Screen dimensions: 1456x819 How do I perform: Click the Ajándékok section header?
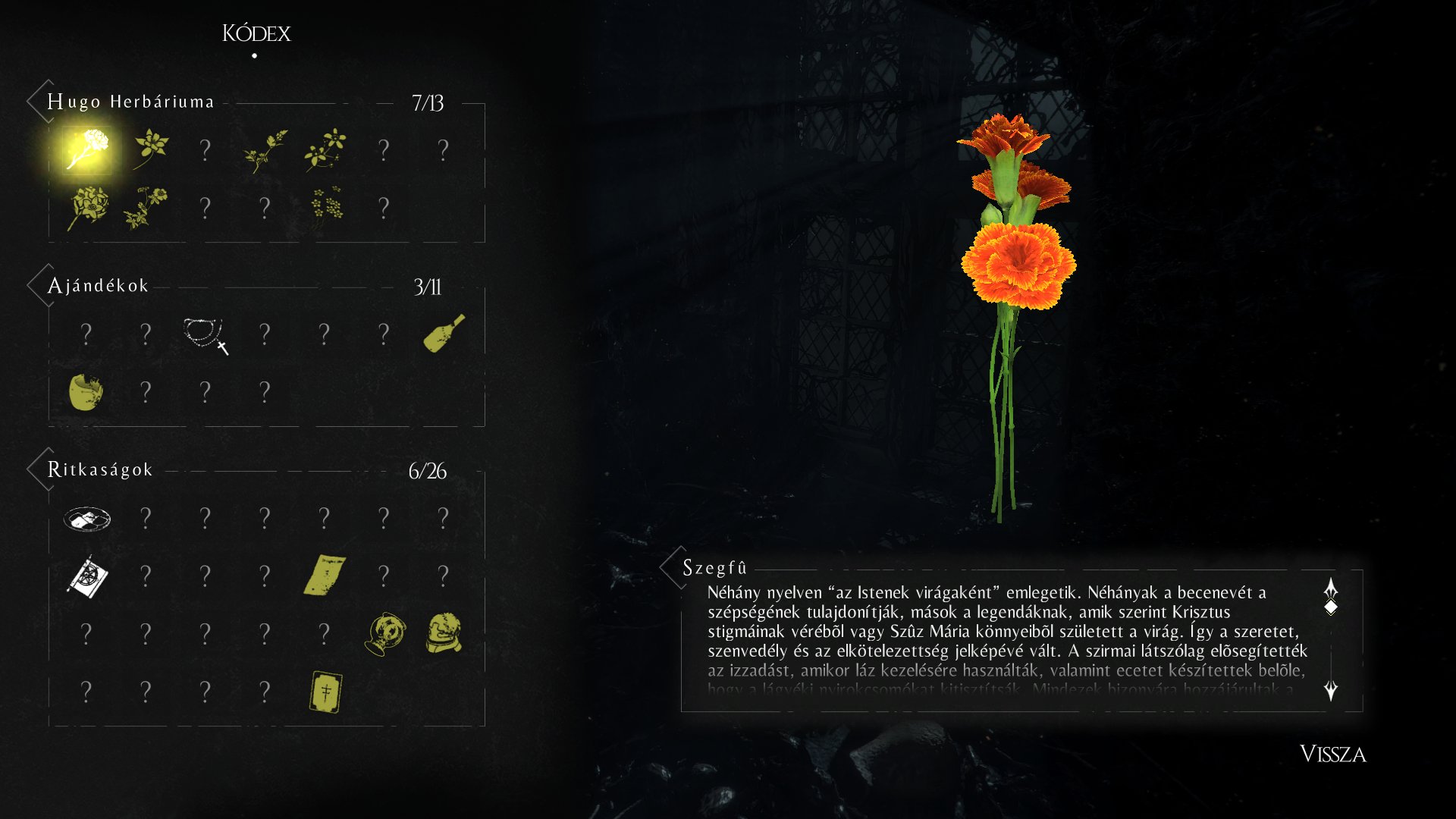(98, 286)
